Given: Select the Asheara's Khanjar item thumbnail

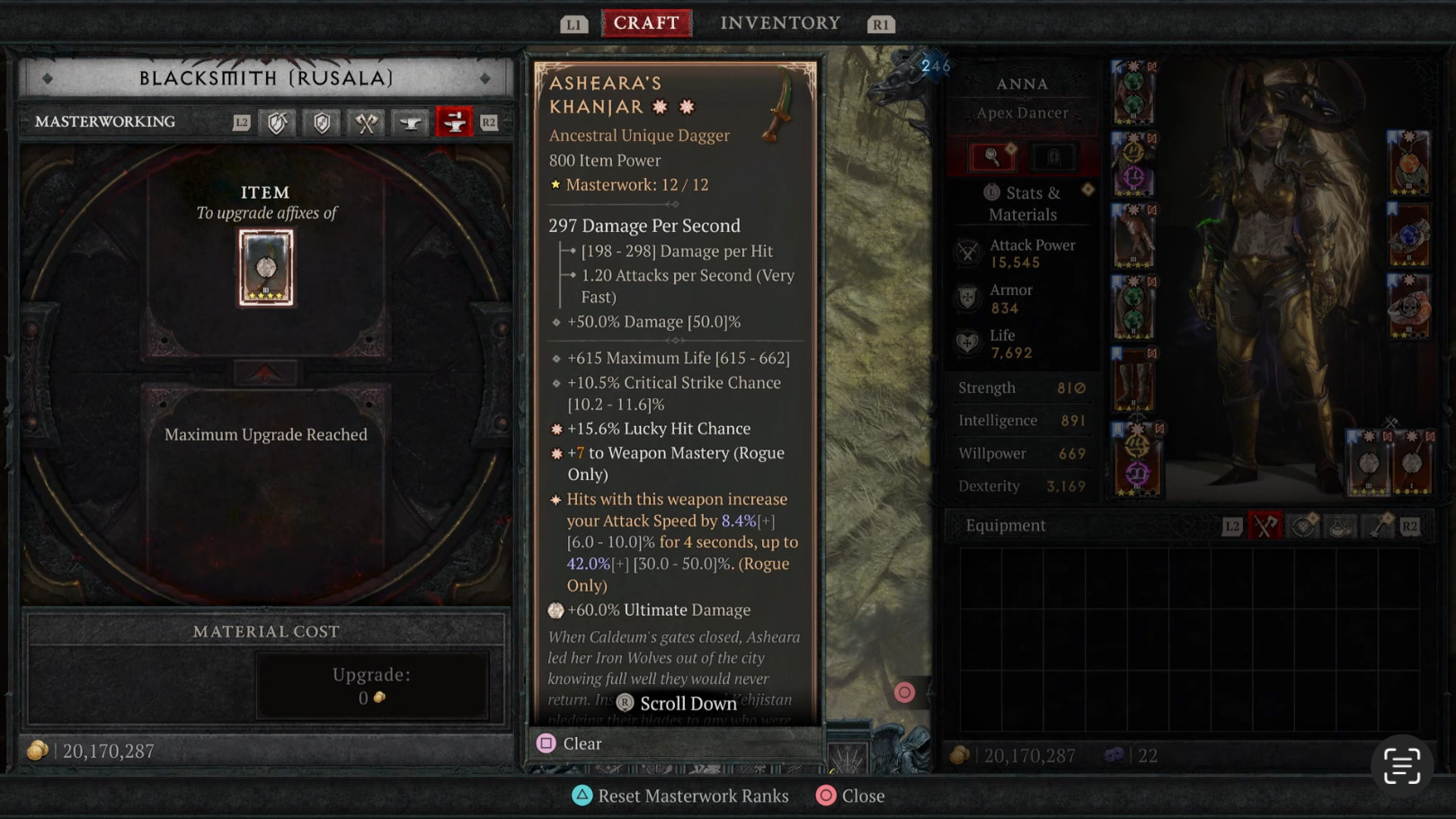Looking at the screenshot, I should tap(266, 267).
